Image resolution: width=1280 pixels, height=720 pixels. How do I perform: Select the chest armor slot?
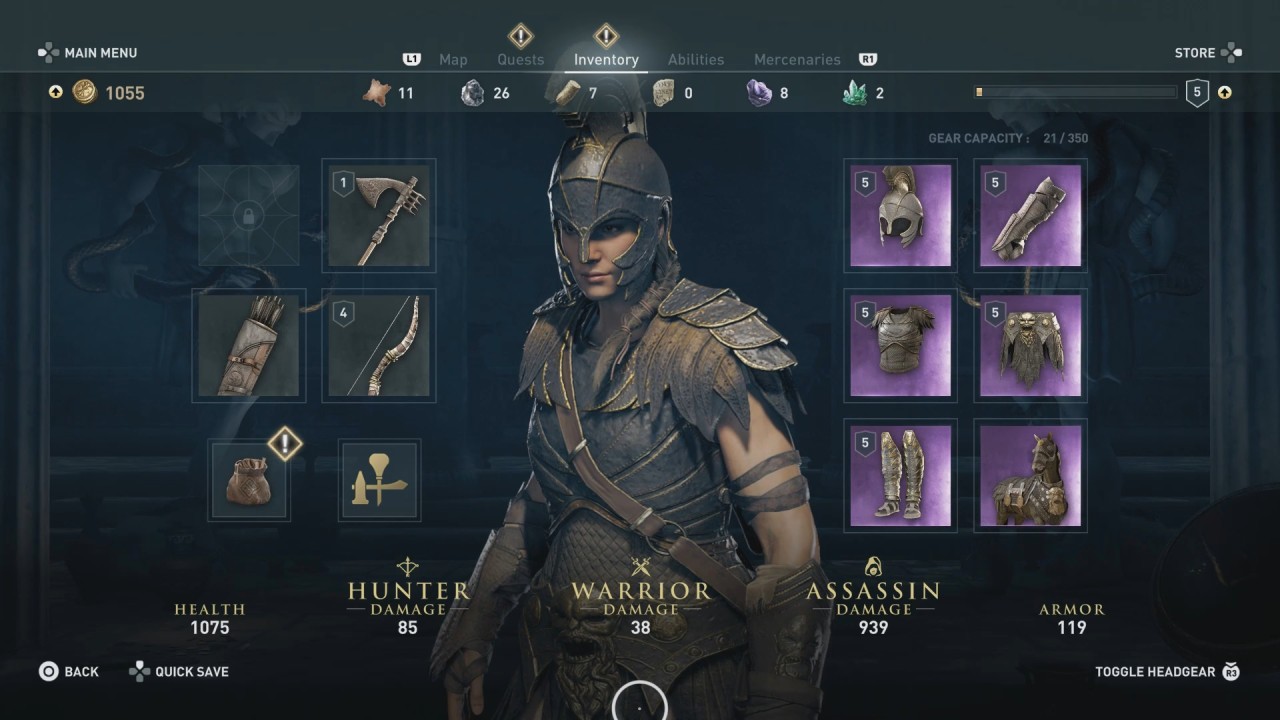click(900, 346)
